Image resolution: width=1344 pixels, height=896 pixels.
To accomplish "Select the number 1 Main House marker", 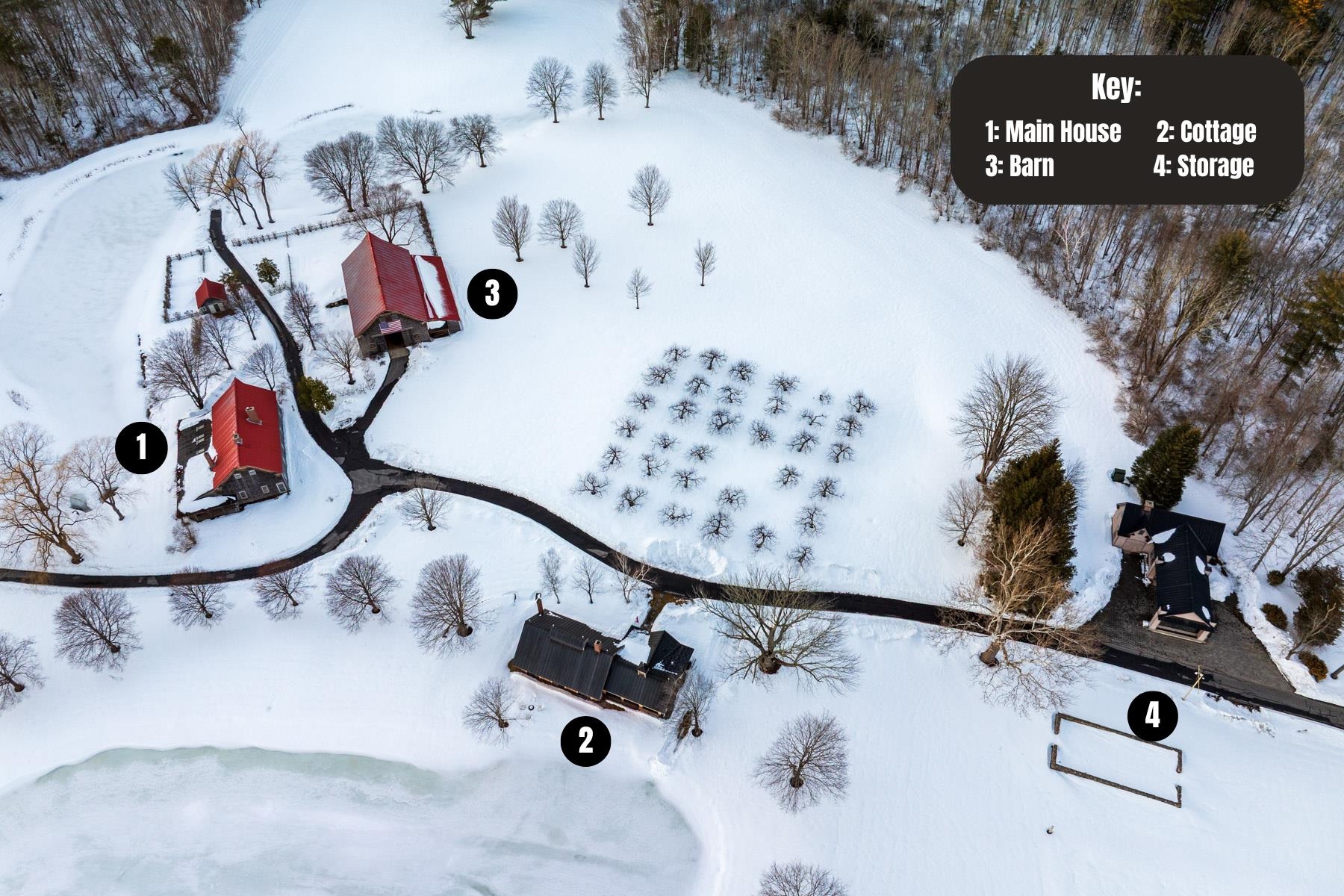I will (141, 448).
